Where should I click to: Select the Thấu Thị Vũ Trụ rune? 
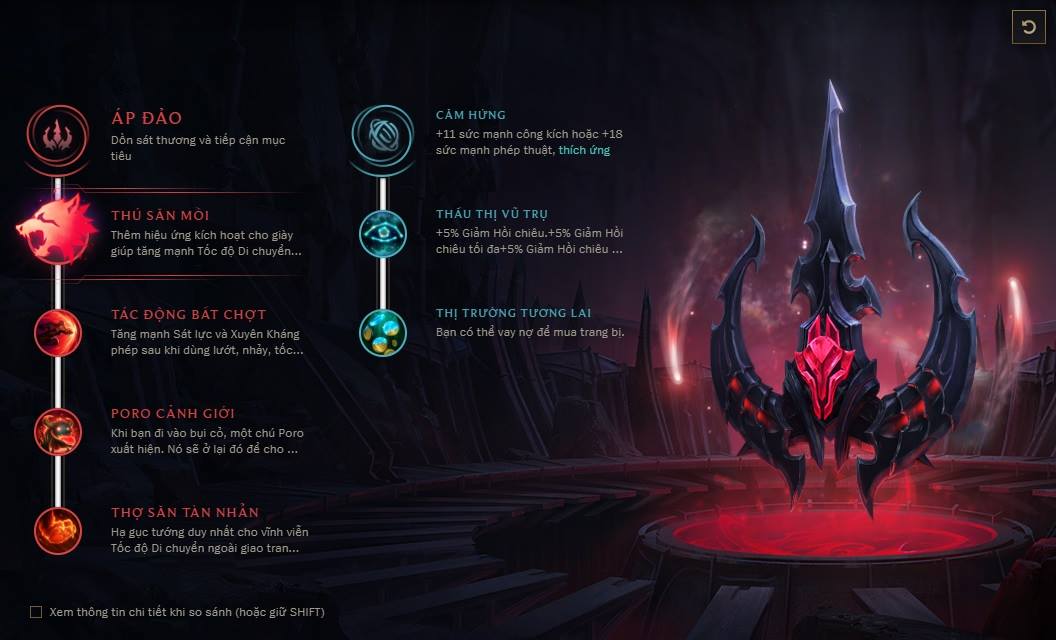[383, 233]
